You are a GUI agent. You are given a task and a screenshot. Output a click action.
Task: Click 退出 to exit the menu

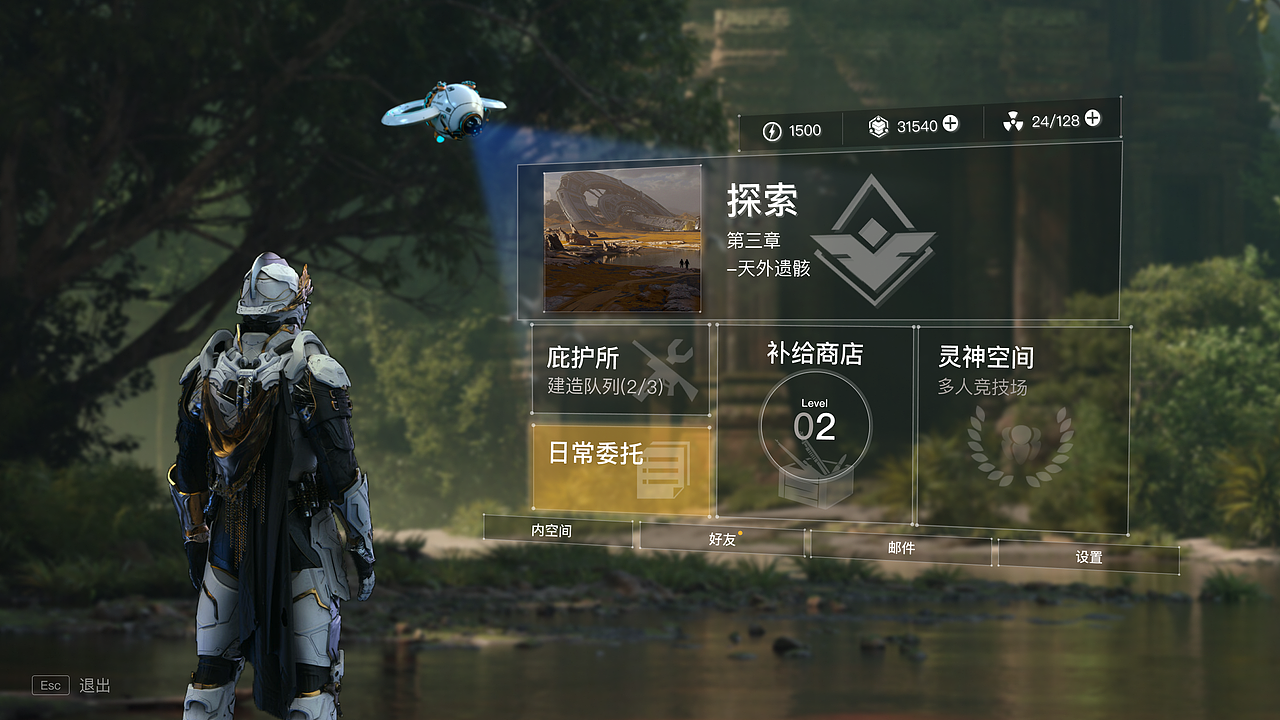pyautogui.click(x=95, y=686)
